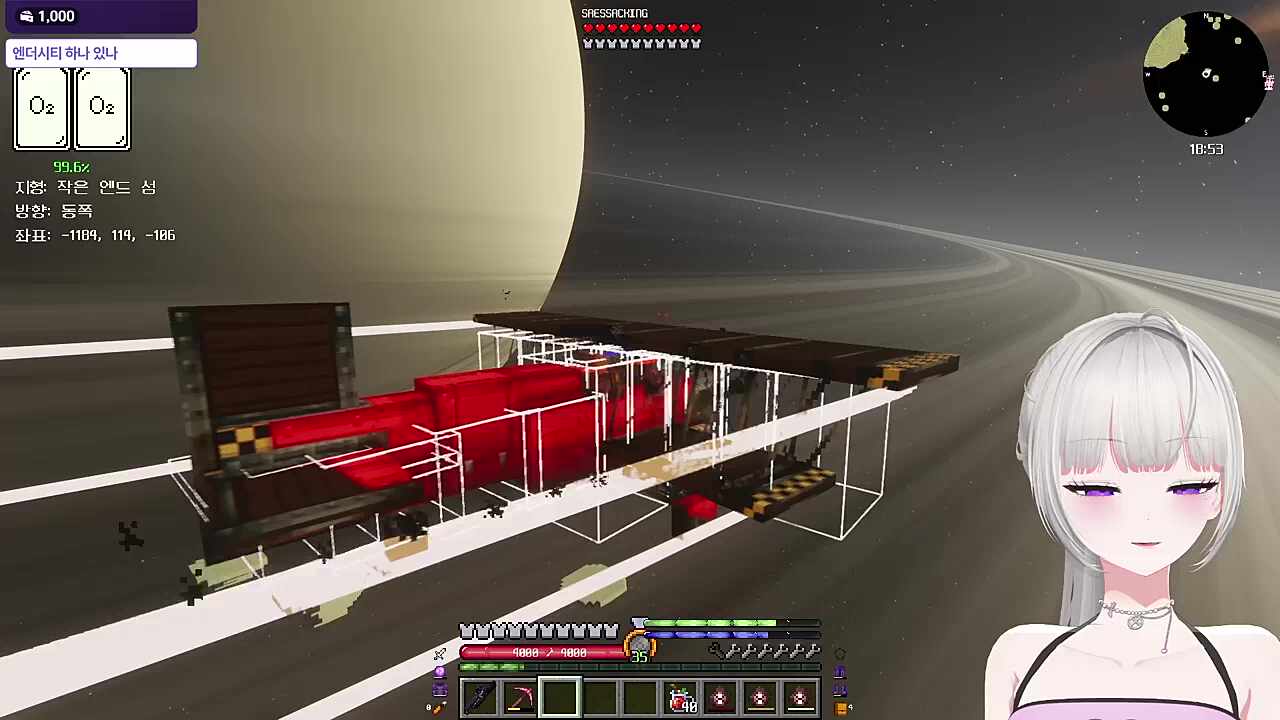
Task: Click the 1,000 cheese donation counter
Action: coord(48,16)
